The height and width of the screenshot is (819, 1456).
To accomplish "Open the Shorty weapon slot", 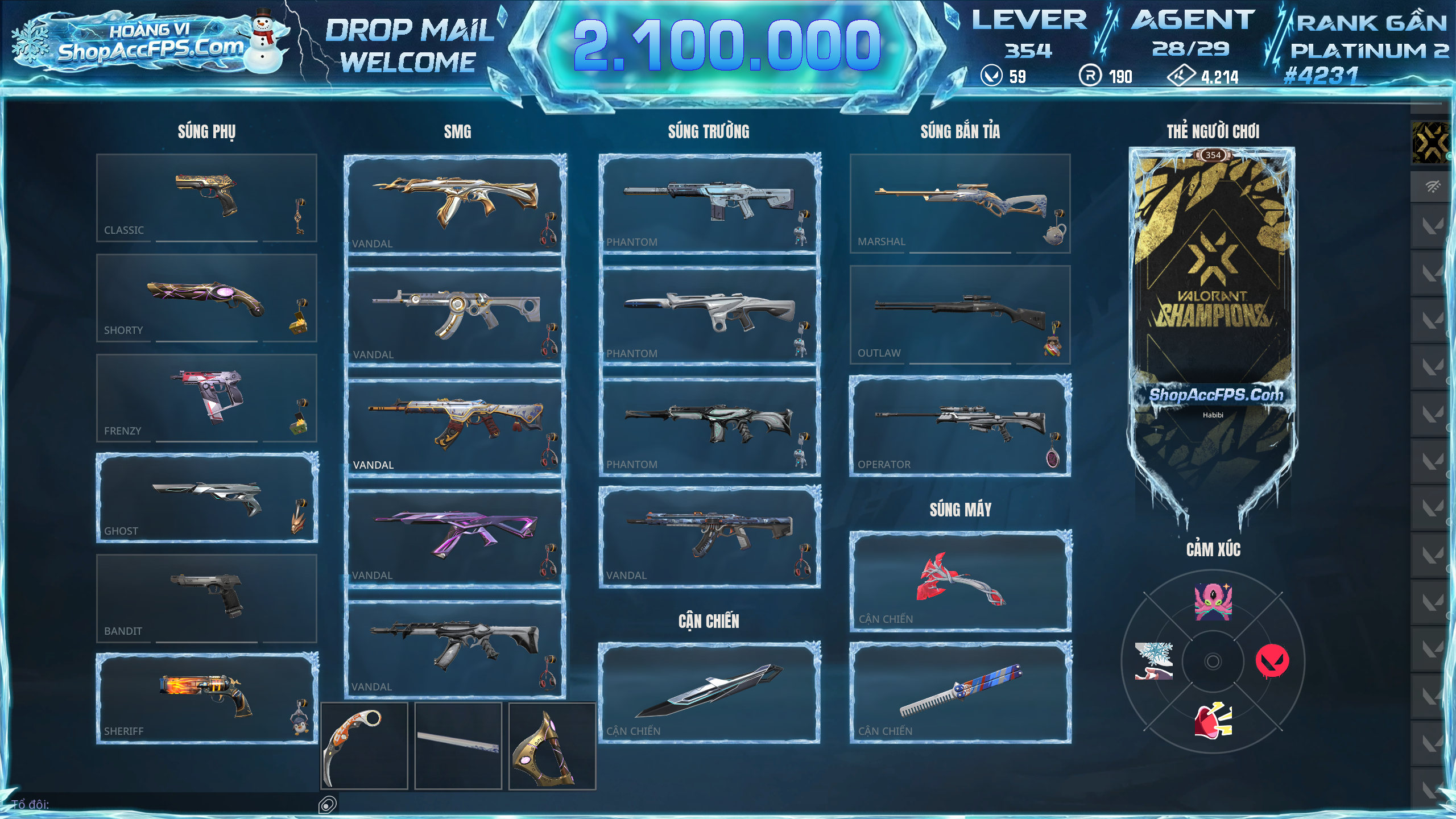I will 206,297.
